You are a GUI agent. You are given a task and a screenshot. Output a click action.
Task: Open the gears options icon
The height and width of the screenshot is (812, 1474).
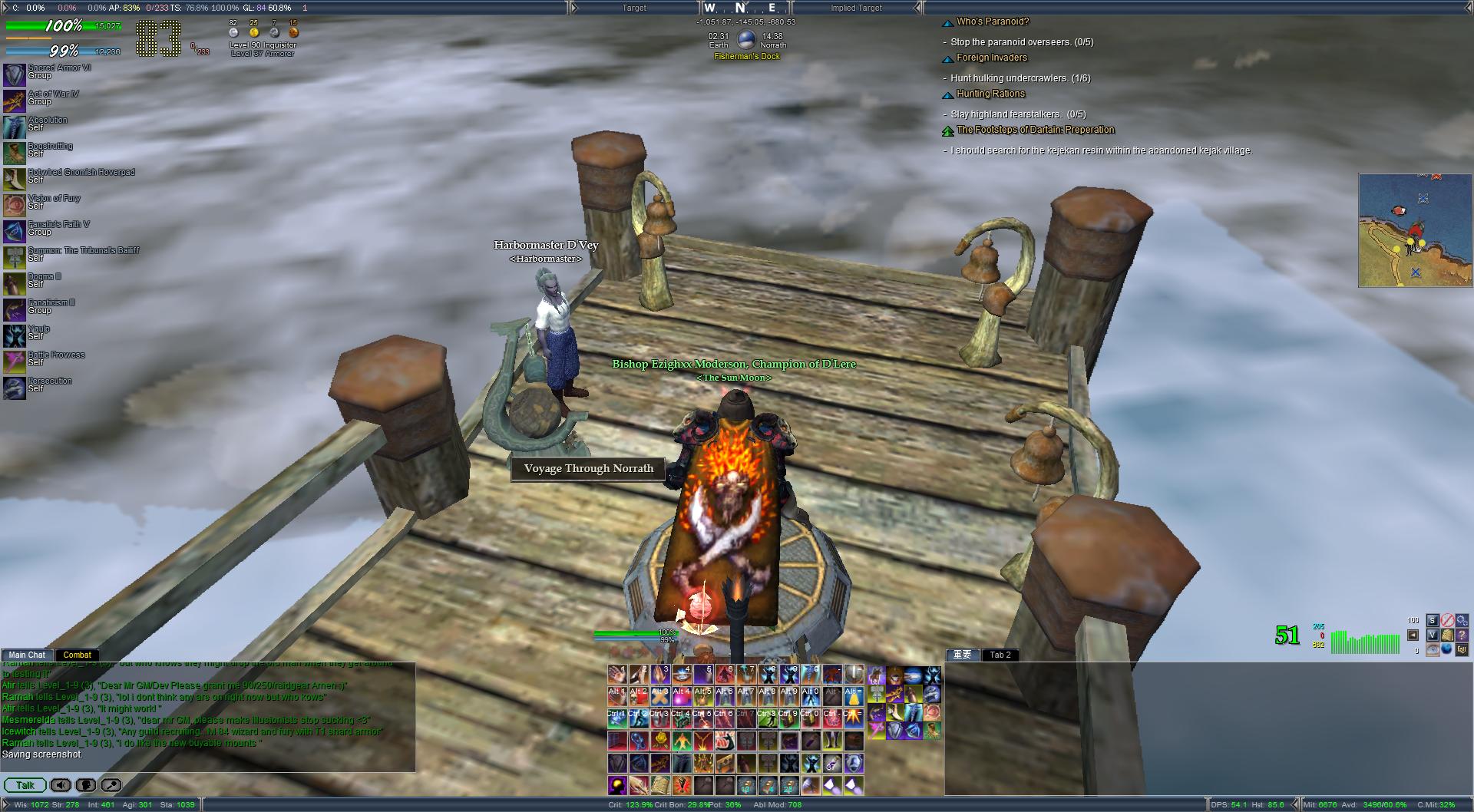(1462, 620)
